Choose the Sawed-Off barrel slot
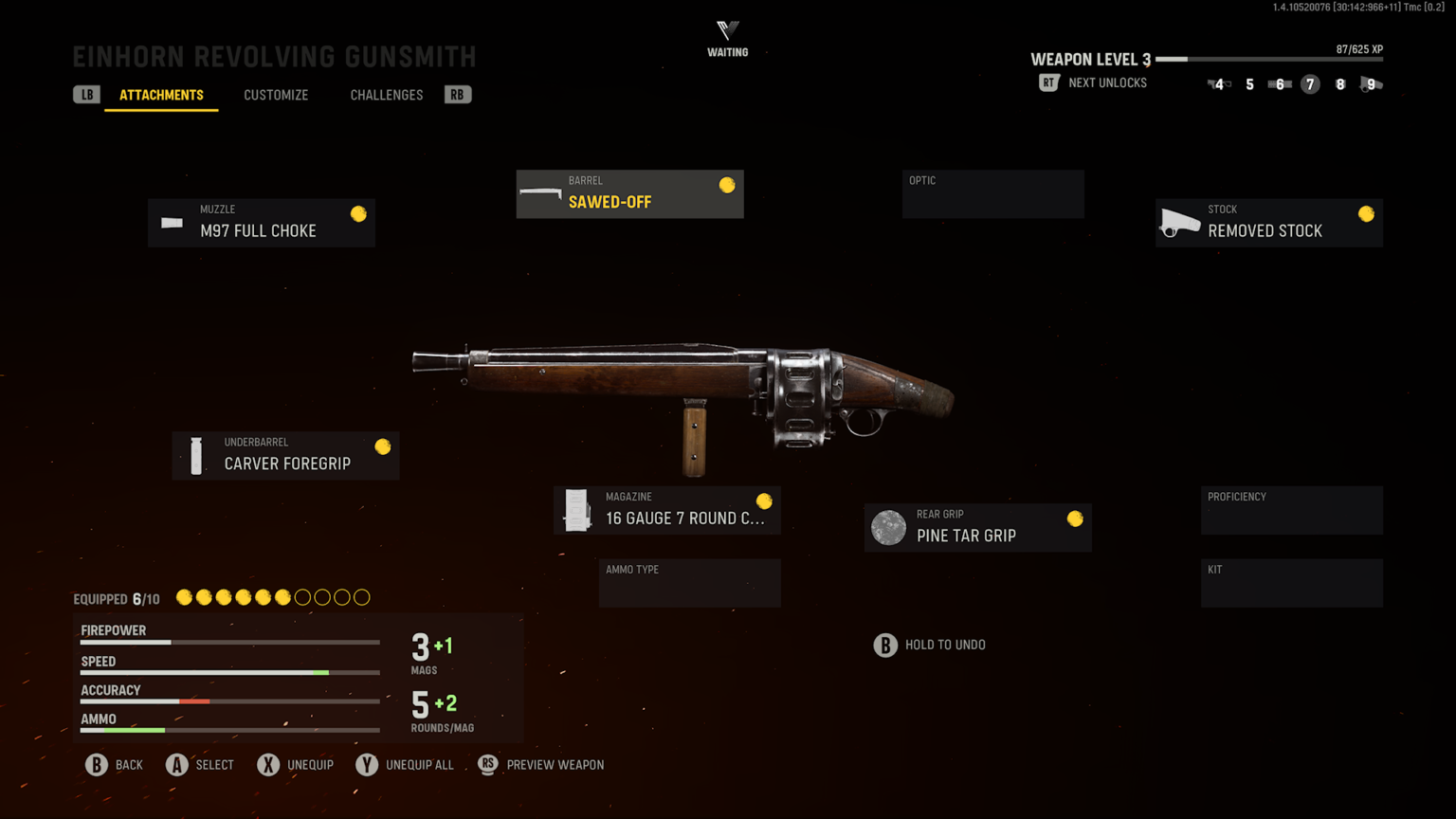This screenshot has width=1456, height=819. (629, 194)
